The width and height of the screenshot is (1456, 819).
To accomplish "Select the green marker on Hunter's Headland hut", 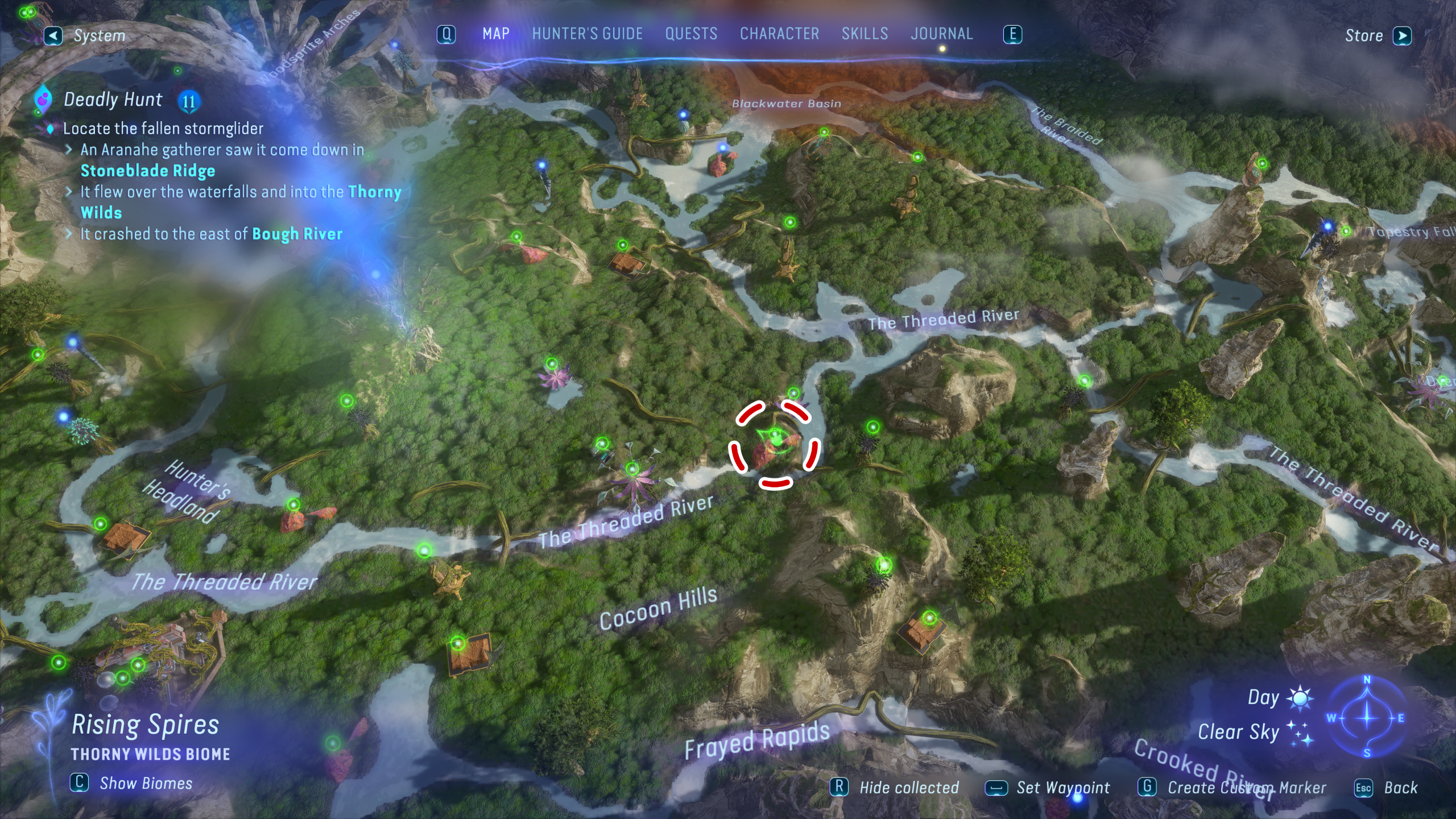I will (101, 523).
